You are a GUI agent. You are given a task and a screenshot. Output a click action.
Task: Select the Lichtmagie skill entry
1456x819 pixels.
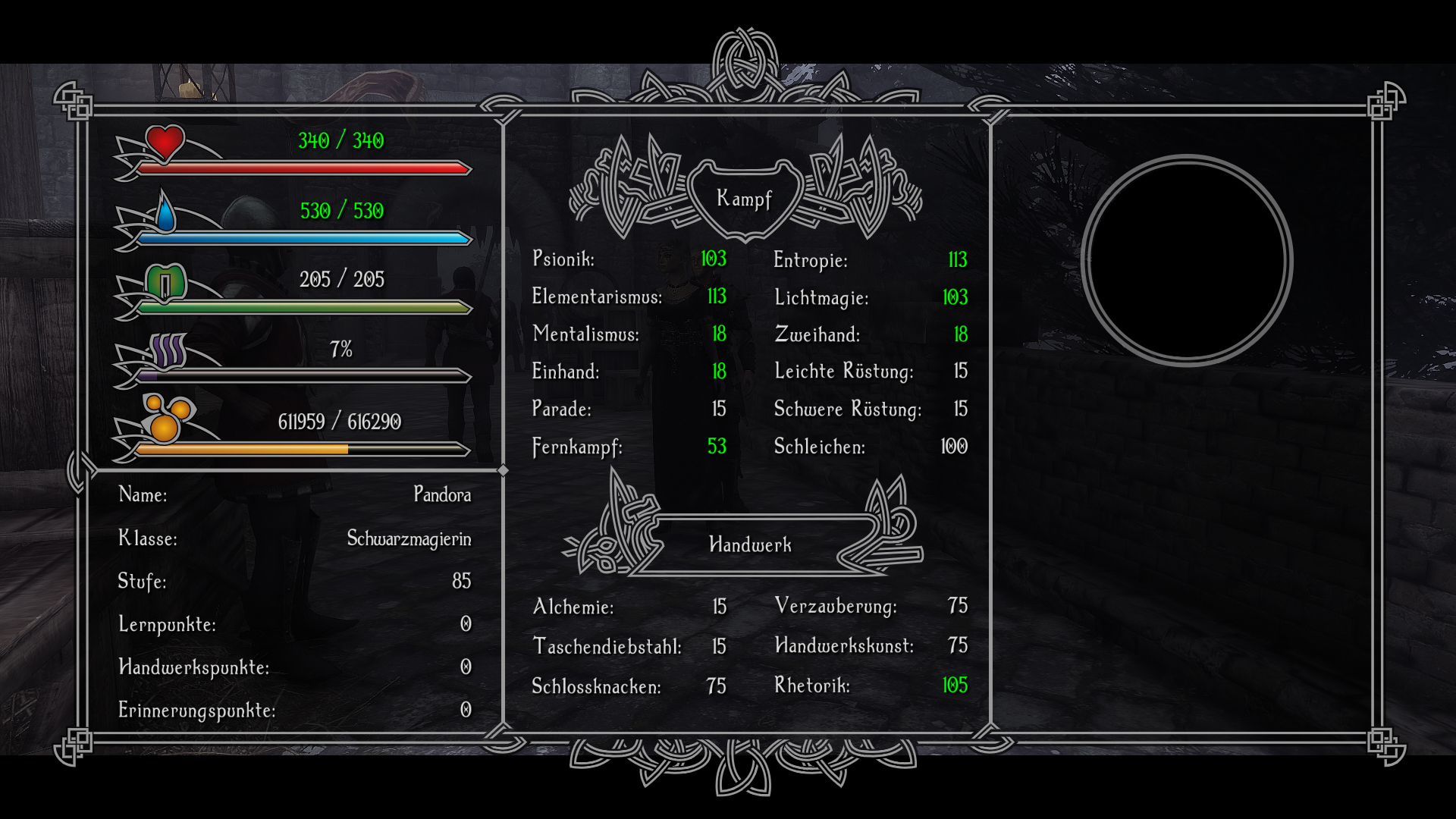tap(821, 297)
